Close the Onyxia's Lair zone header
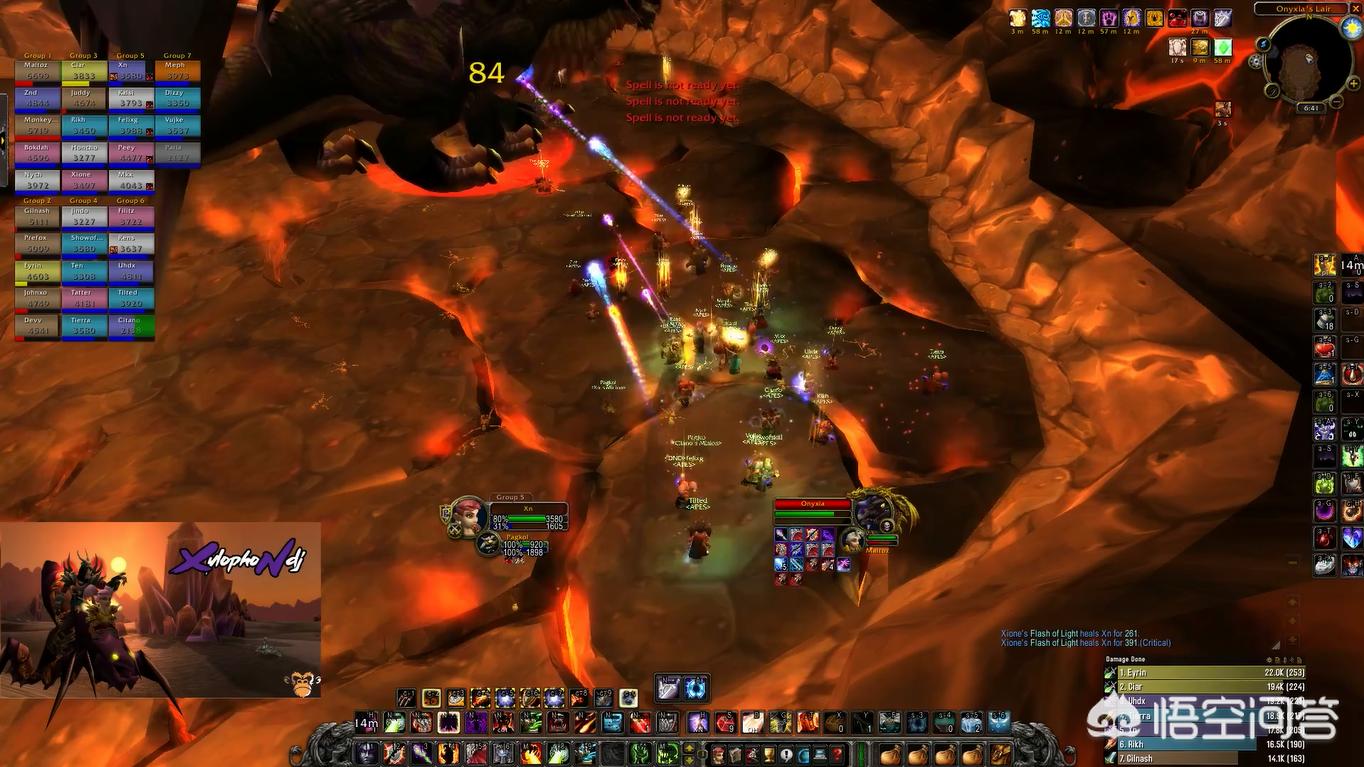 pos(1356,8)
